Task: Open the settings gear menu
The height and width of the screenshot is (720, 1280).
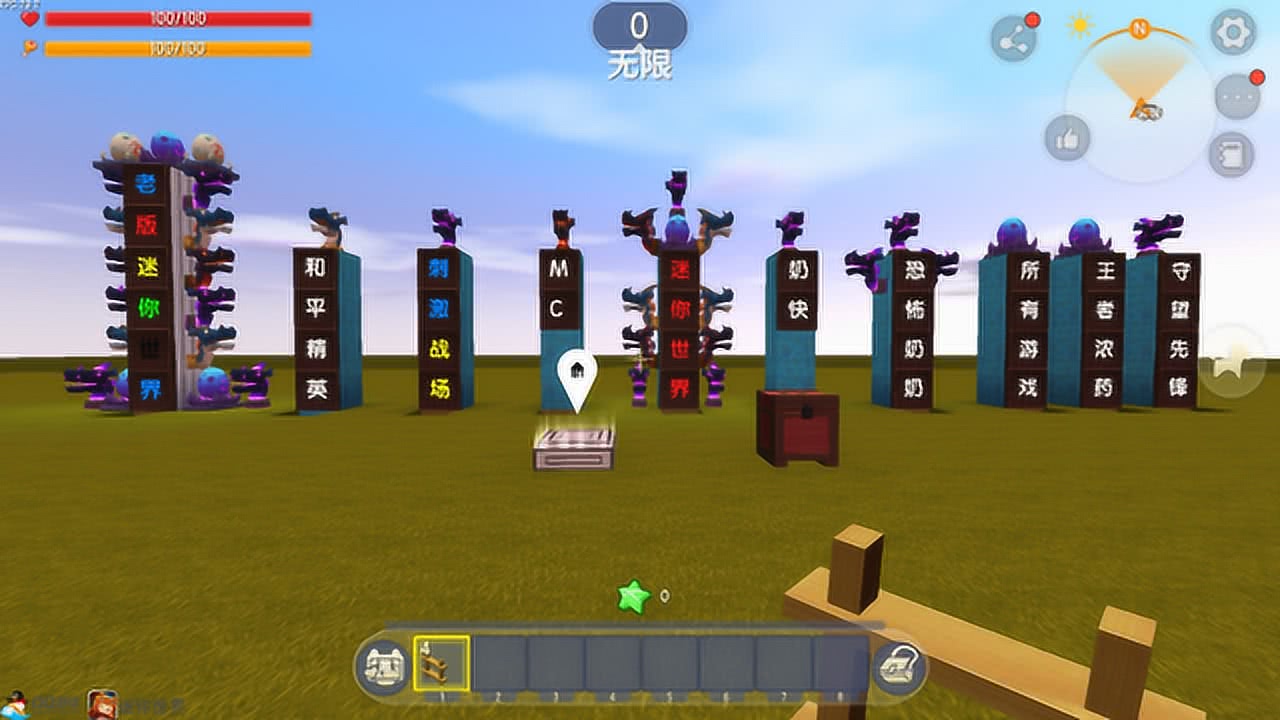Action: pos(1233,33)
